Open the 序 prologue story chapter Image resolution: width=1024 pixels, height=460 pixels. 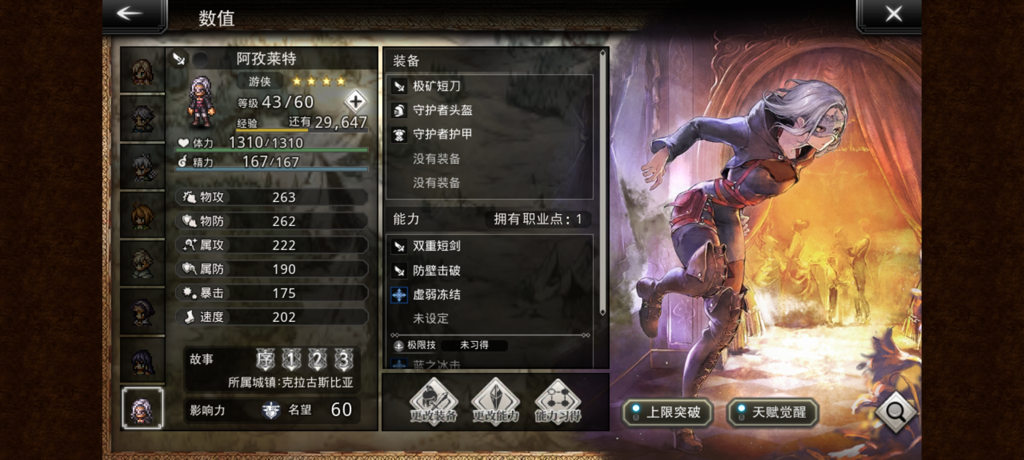coord(265,360)
